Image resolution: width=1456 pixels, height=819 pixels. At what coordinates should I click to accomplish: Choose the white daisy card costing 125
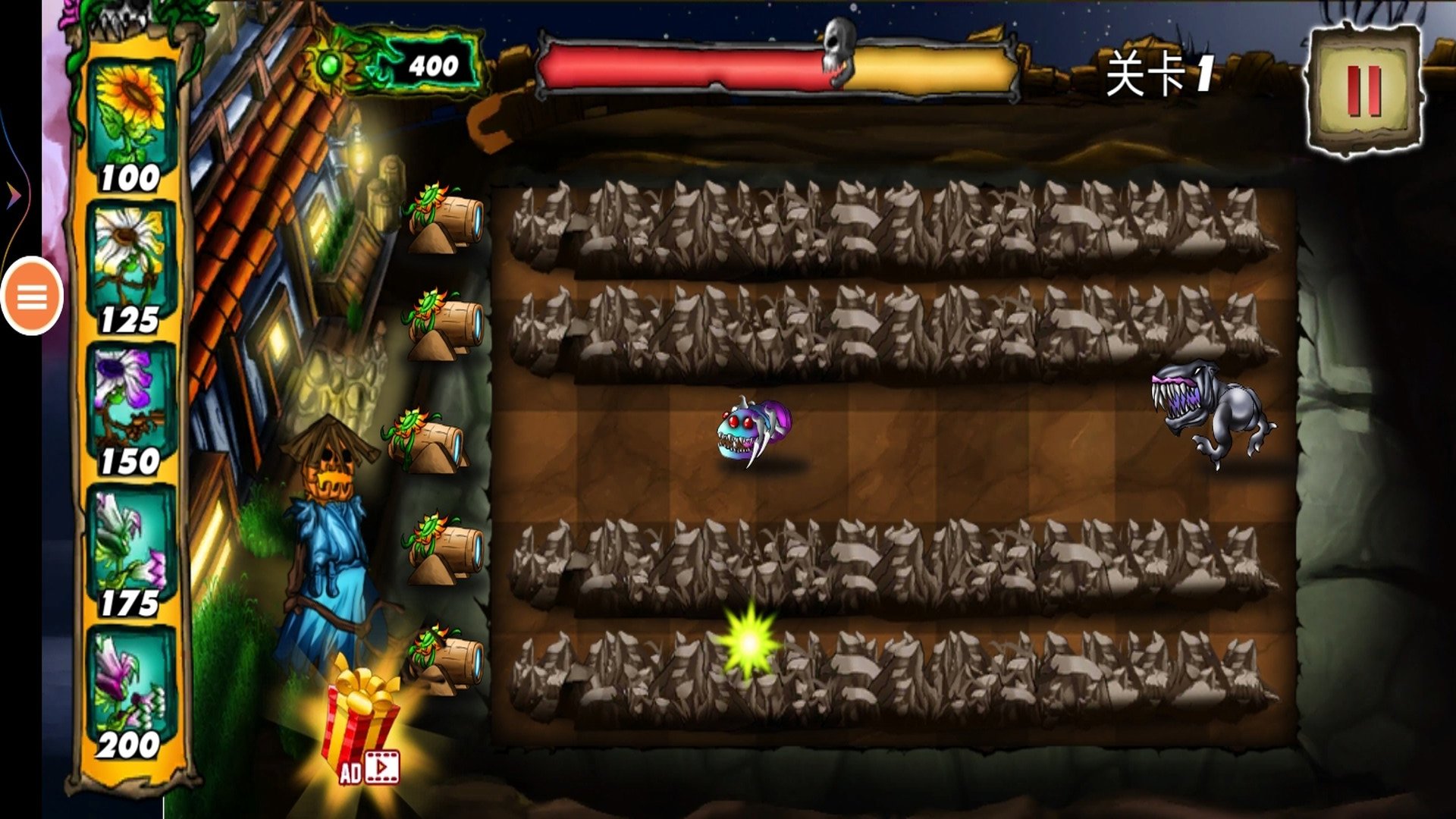[131, 268]
